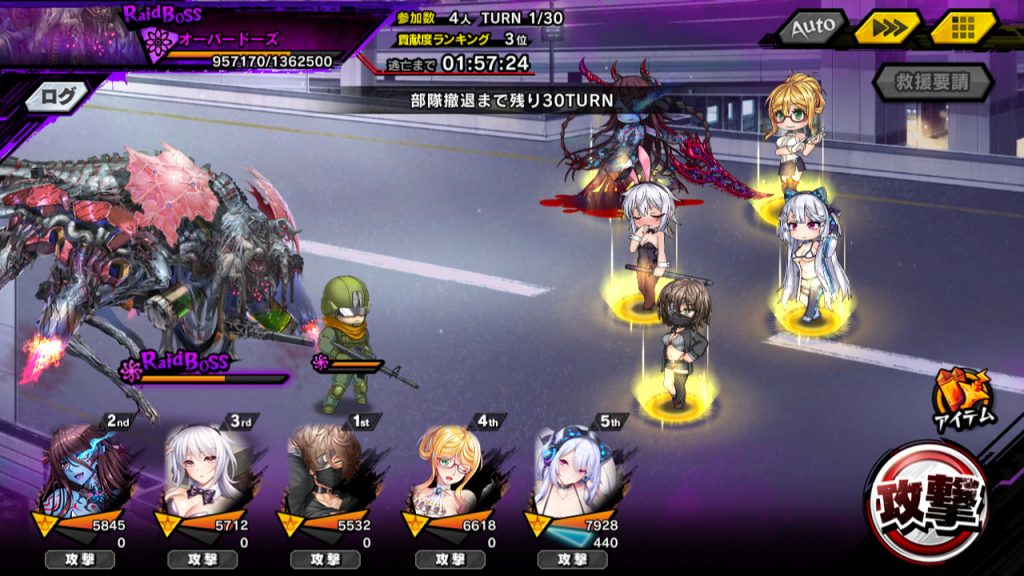
Task: Toggle the Auto battle button
Action: [811, 29]
